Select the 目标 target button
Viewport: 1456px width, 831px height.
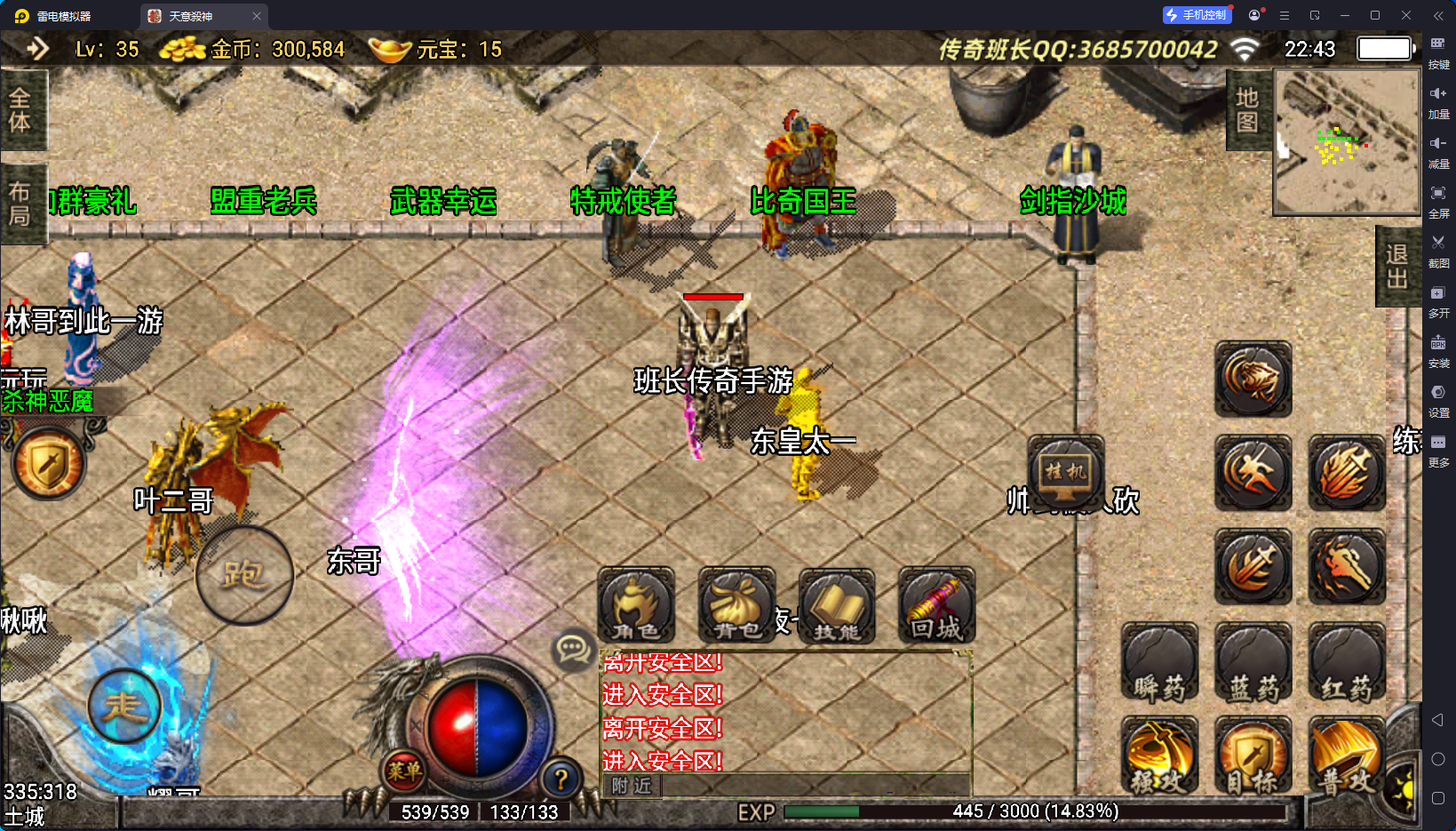pyautogui.click(x=1253, y=756)
